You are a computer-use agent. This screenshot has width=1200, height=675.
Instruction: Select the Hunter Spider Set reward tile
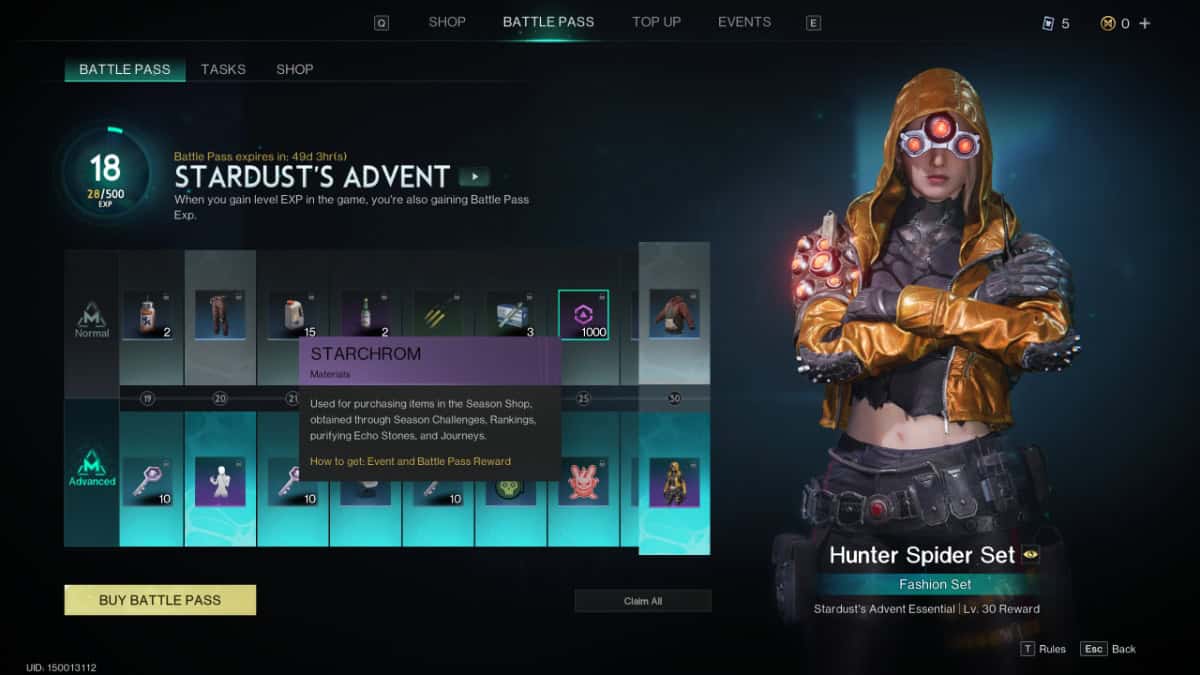point(674,482)
